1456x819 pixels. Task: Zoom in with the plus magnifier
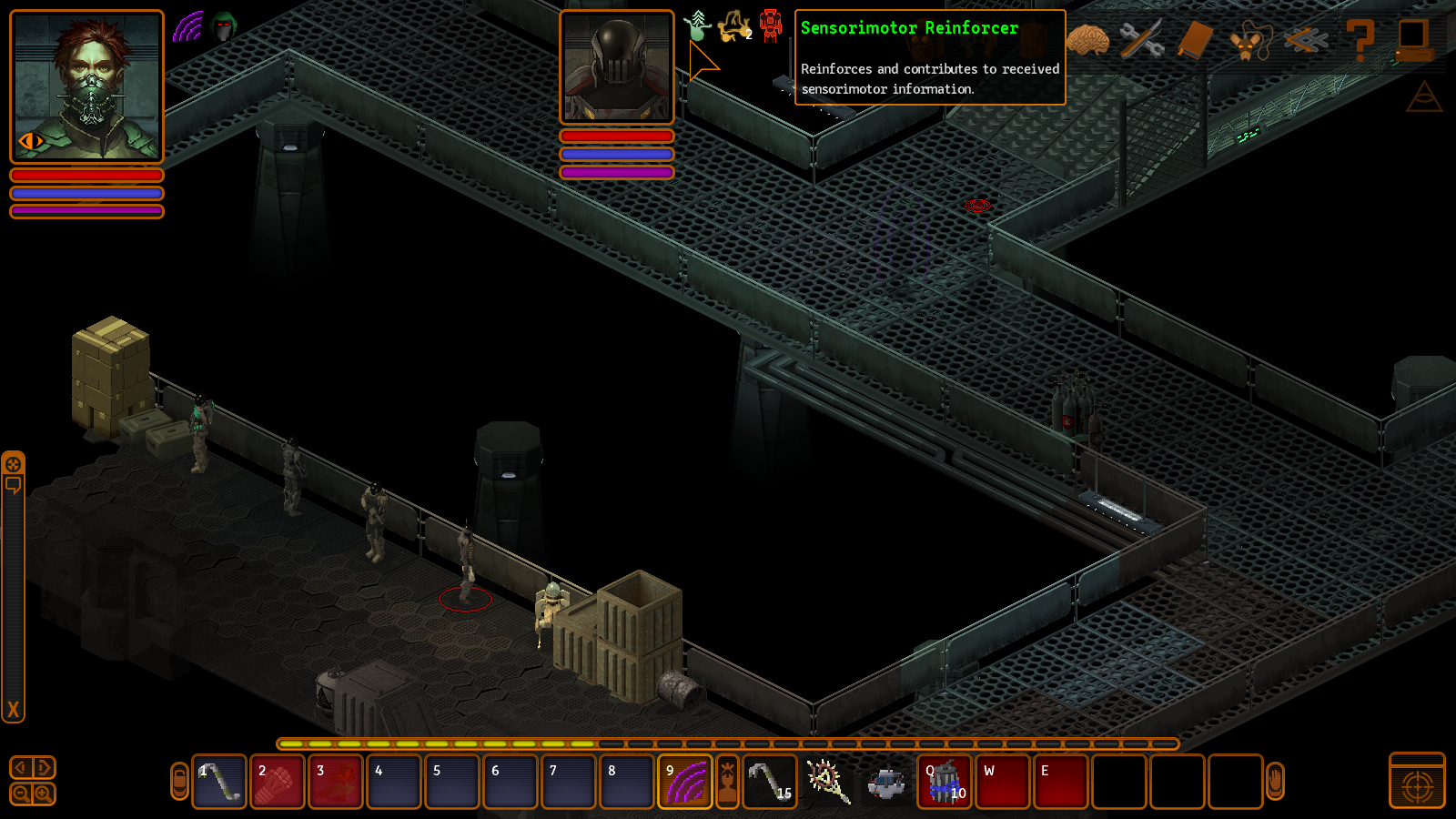coord(44,794)
